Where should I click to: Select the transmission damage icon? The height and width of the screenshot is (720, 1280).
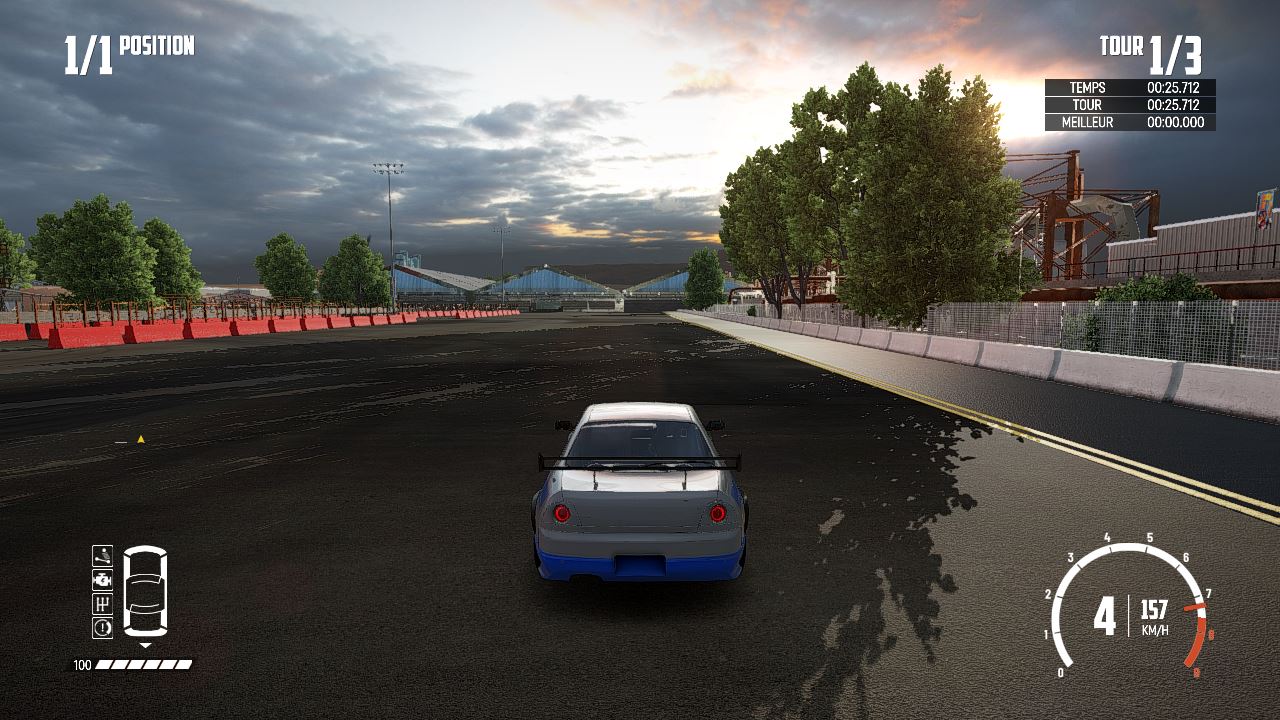tap(102, 604)
